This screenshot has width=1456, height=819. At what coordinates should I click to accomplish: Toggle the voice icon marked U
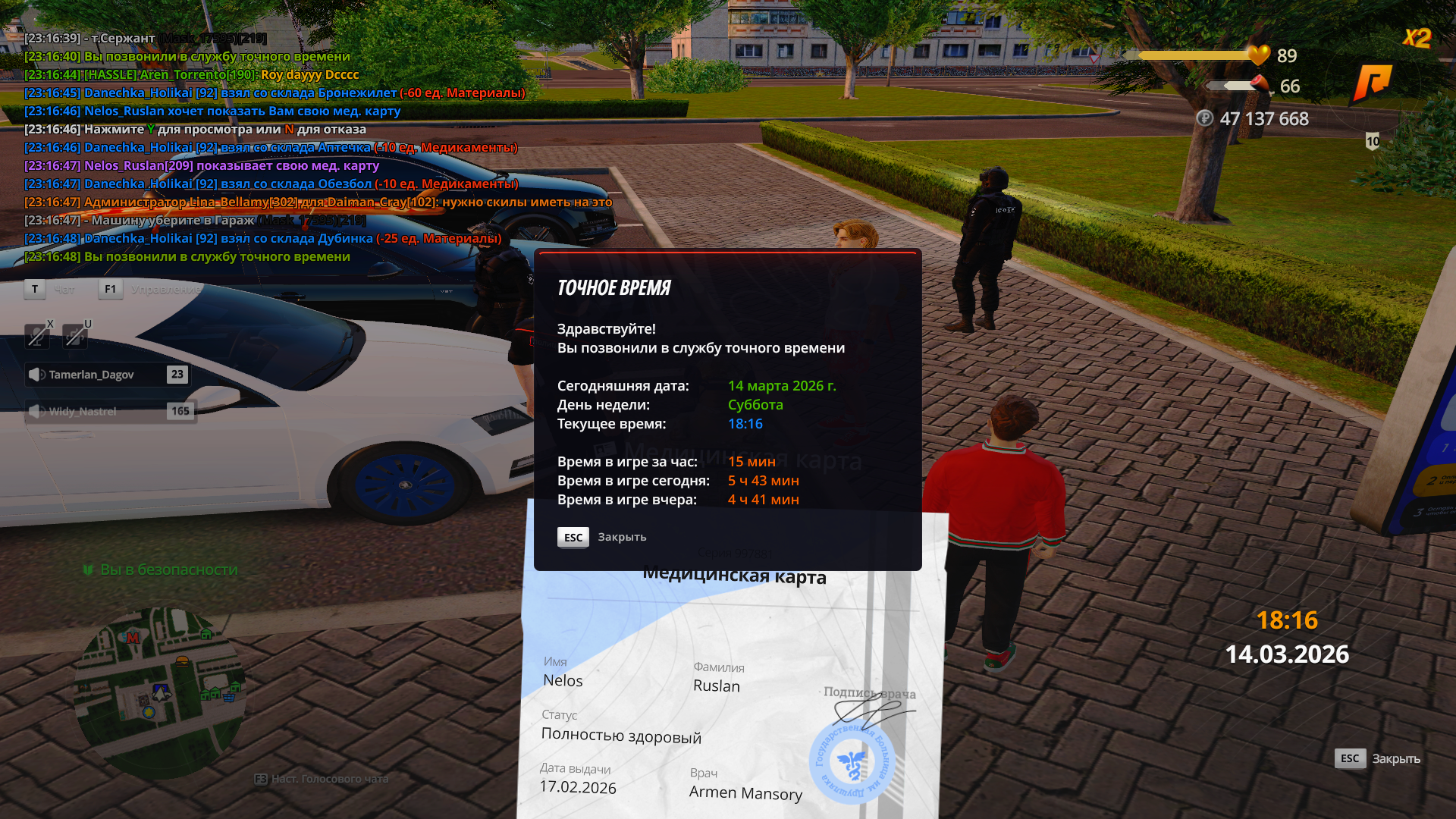74,336
